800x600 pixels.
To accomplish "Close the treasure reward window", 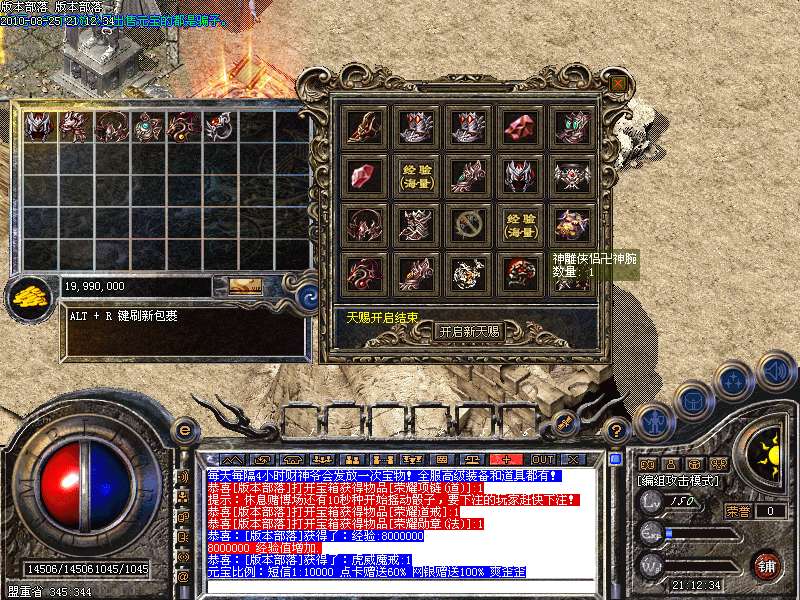I will [619, 83].
